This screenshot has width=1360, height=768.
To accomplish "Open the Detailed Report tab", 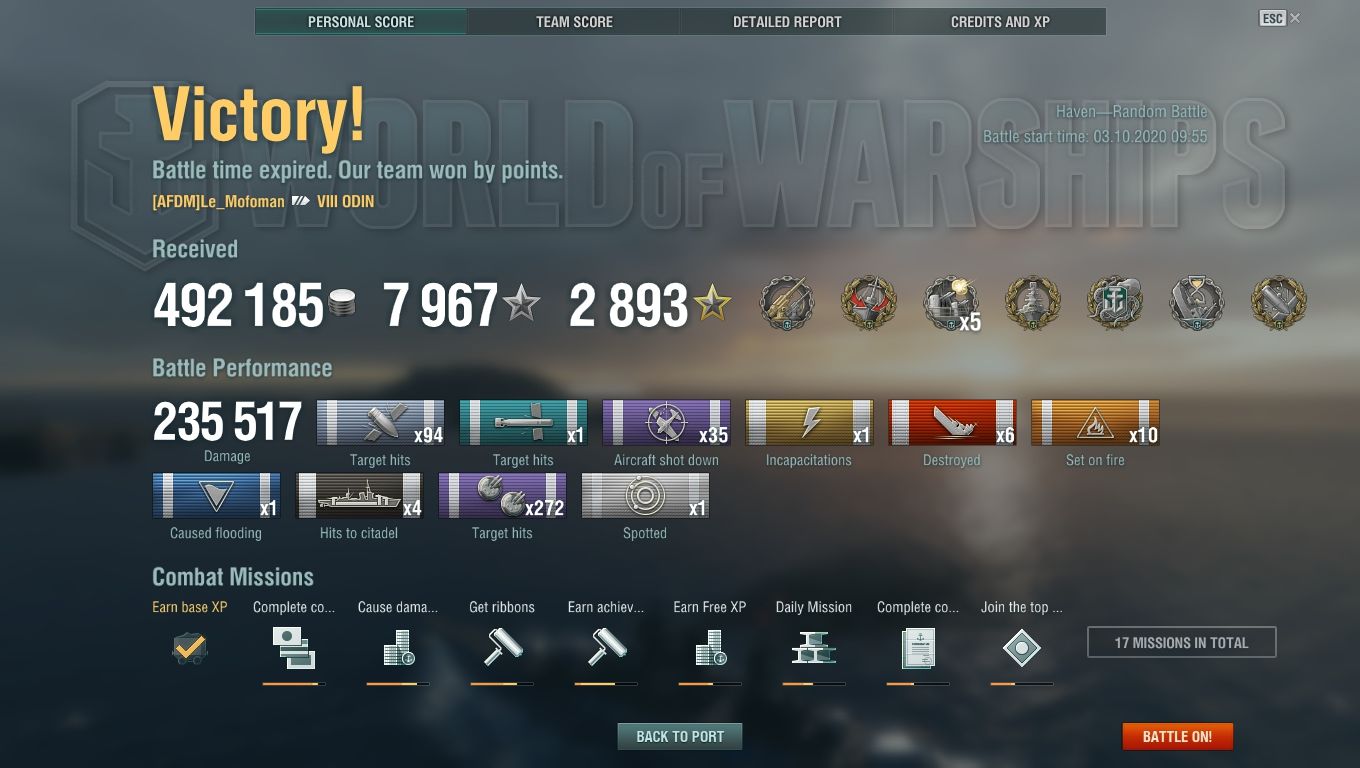I will coord(786,21).
